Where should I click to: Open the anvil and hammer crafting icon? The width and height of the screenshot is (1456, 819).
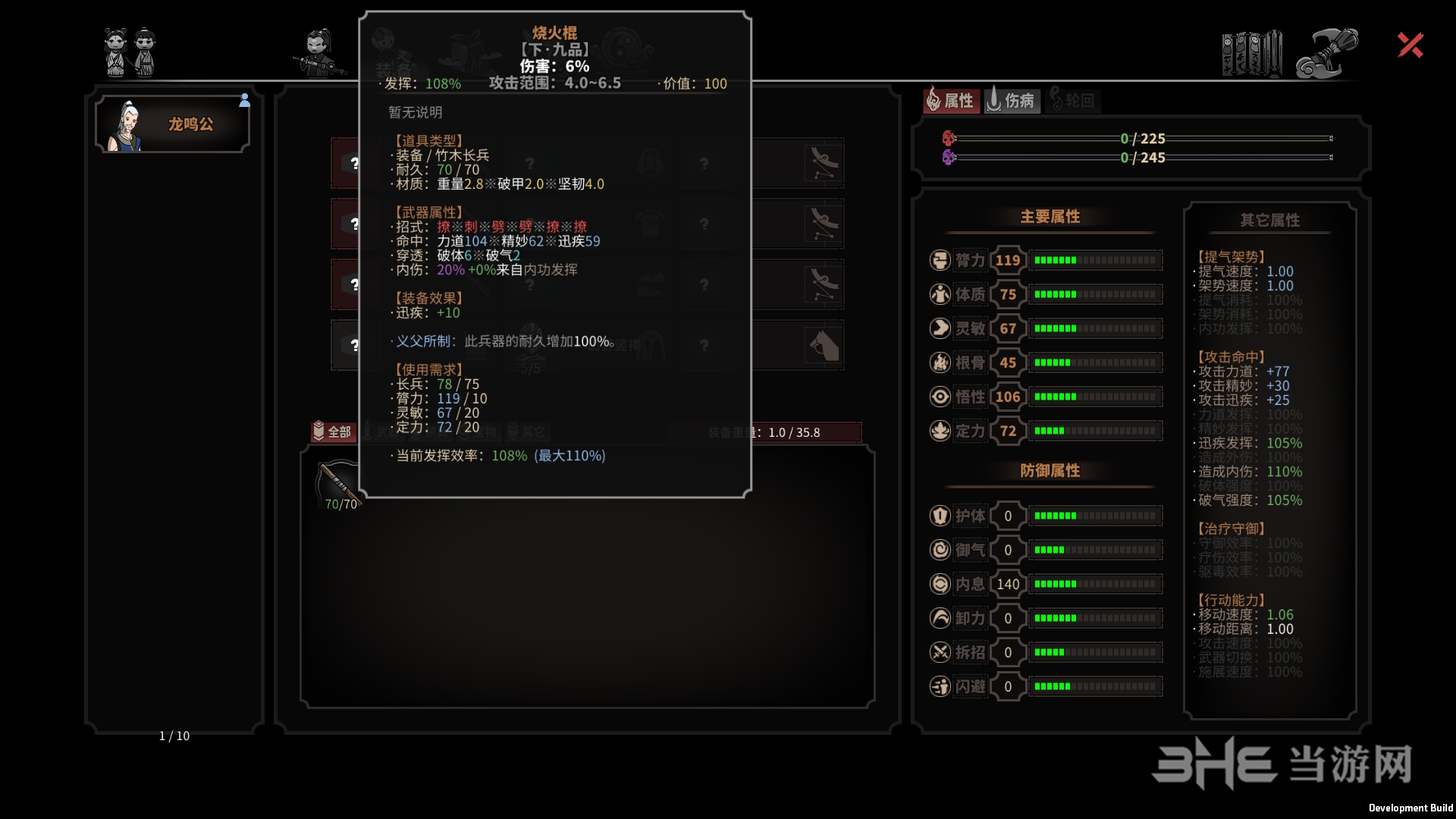click(1326, 53)
